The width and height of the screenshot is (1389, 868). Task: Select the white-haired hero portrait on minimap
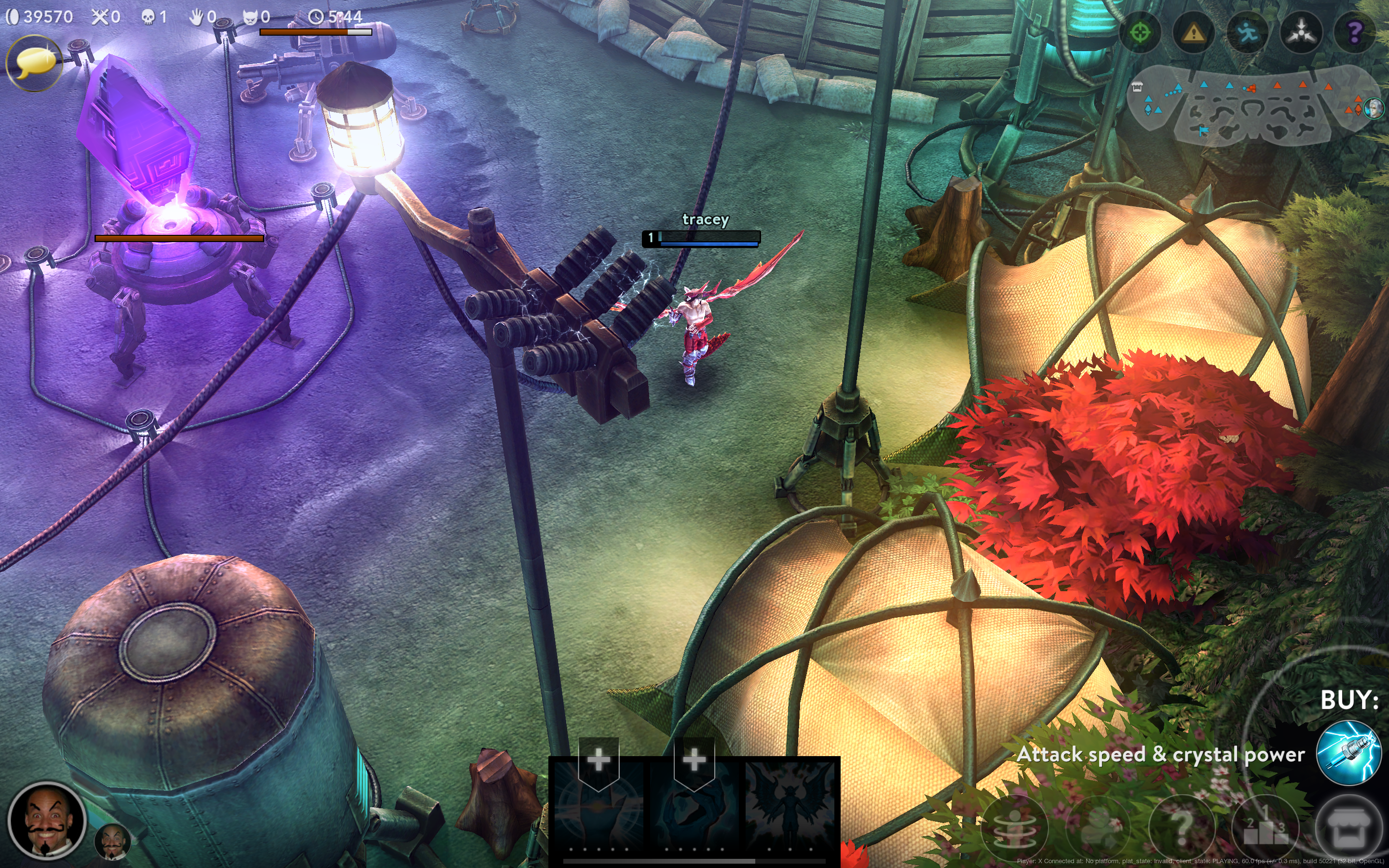[1374, 108]
